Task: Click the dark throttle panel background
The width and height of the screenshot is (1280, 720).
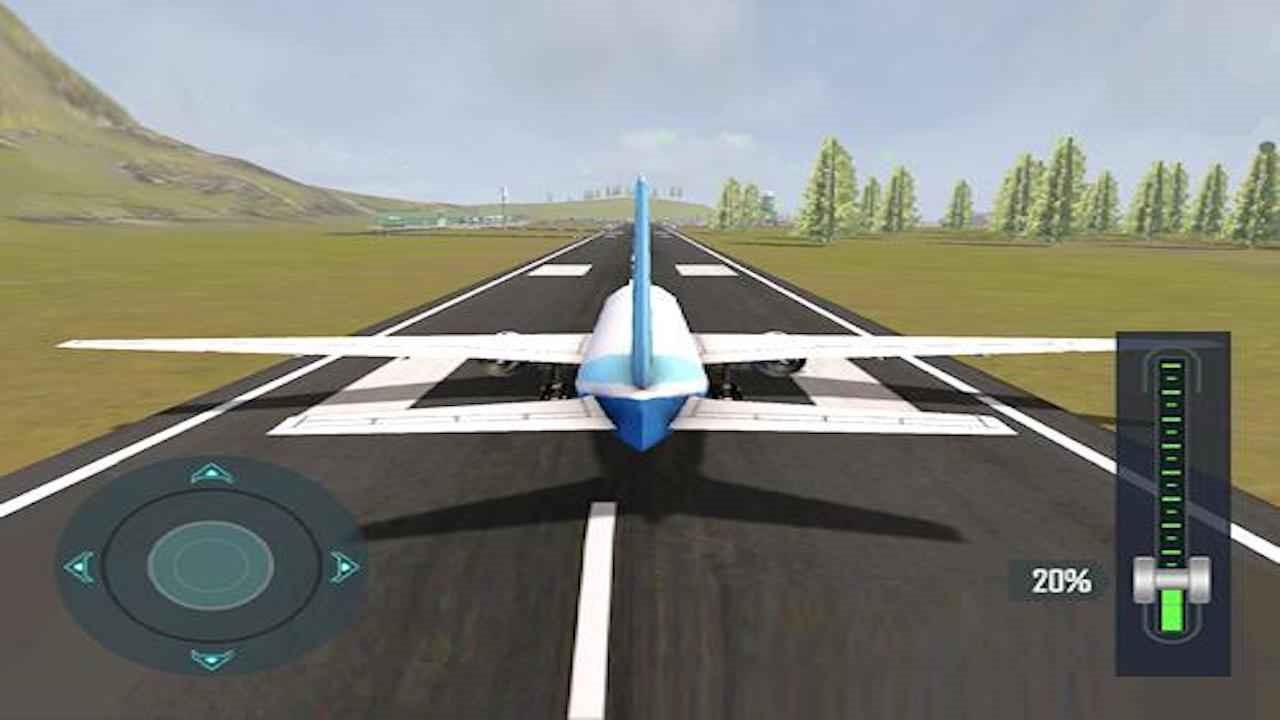Action: click(x=1135, y=420)
